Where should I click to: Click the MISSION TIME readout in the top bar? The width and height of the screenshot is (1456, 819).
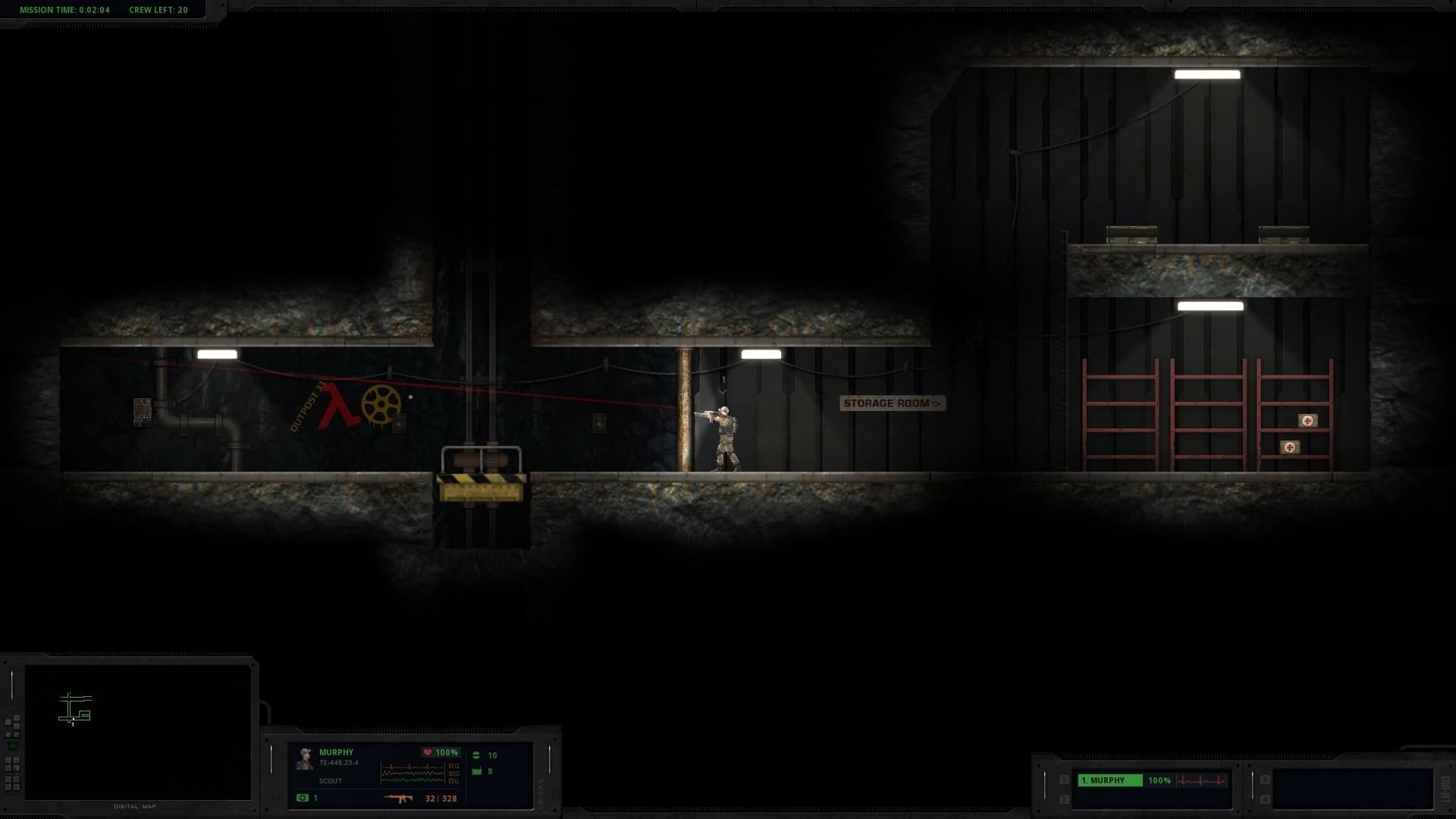[63, 10]
